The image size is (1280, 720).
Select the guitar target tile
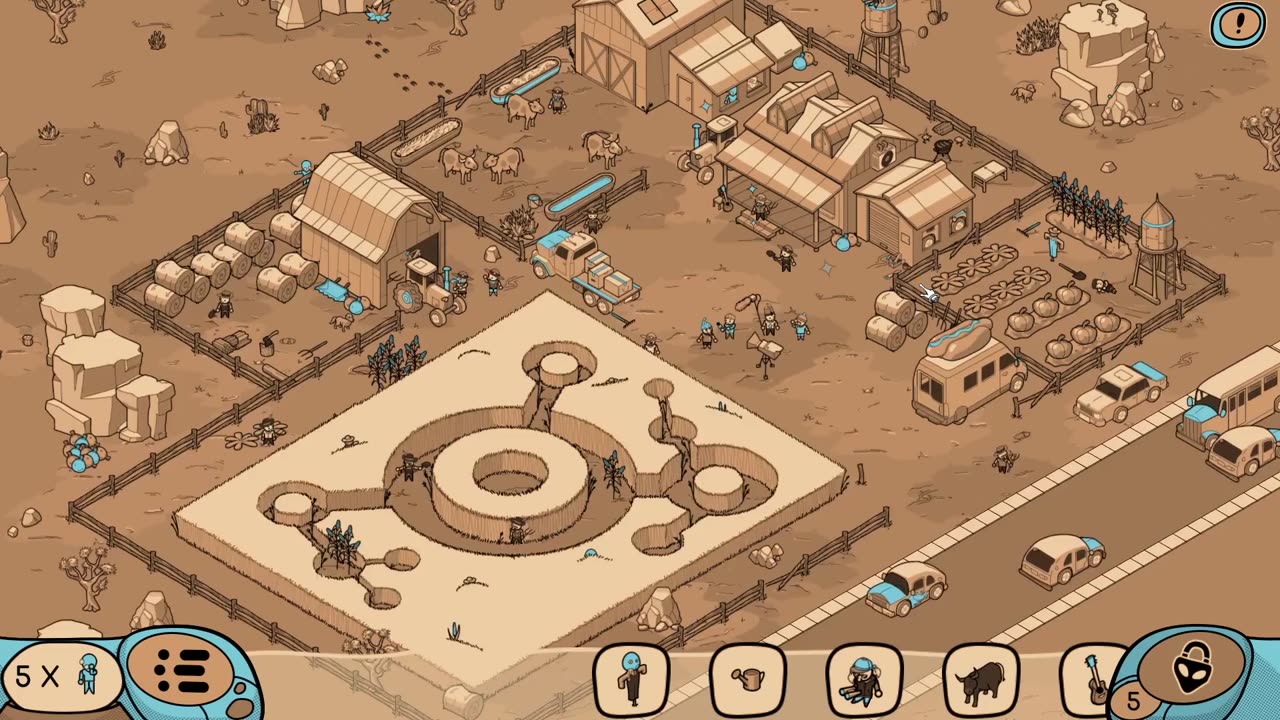tap(1093, 679)
